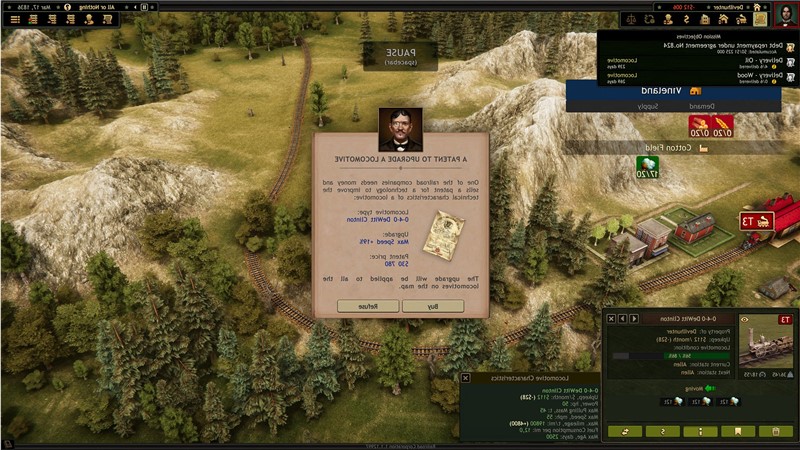Click the train bookmark flag button

738,431
